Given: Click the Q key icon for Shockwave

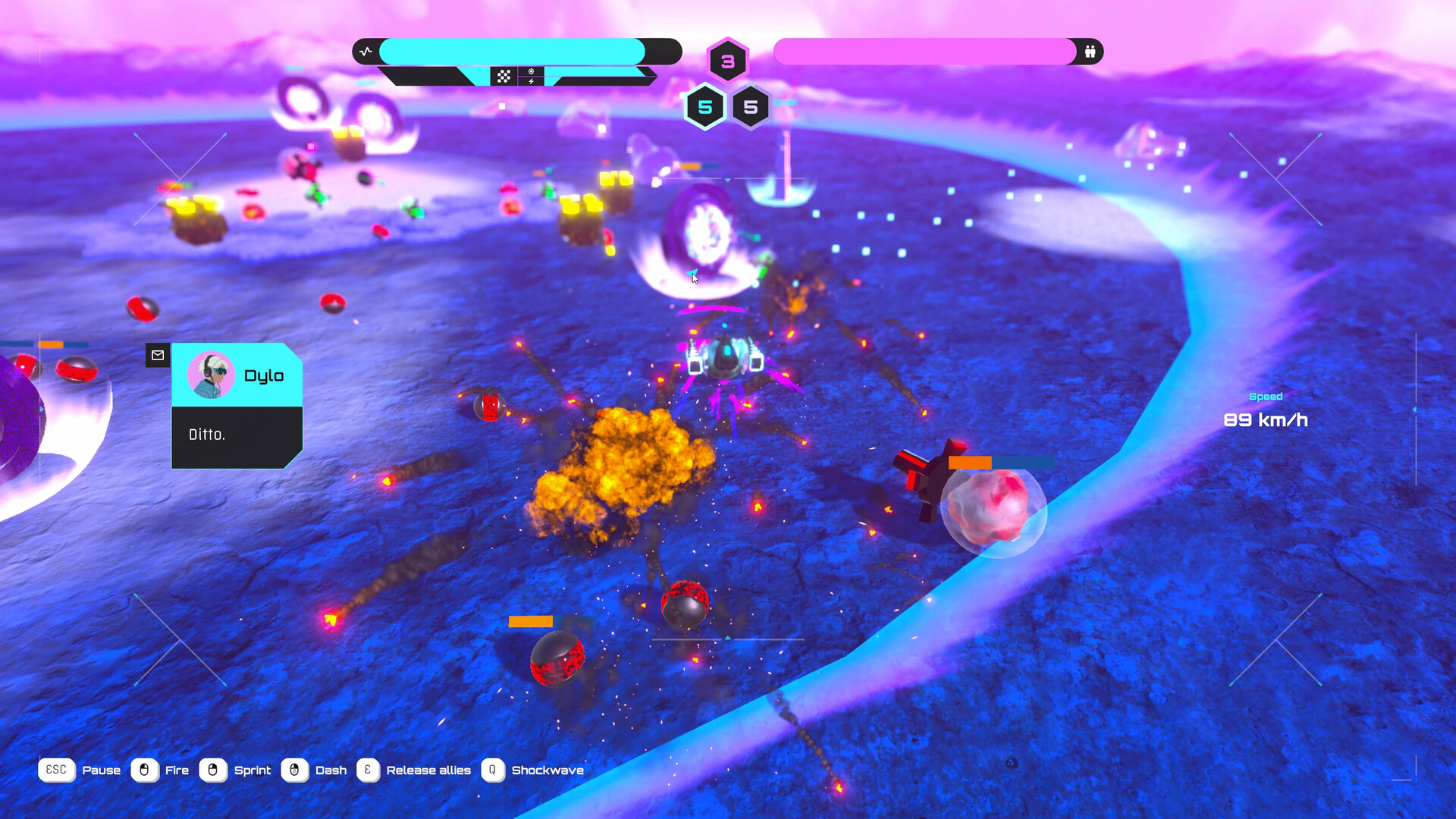Looking at the screenshot, I should (493, 770).
